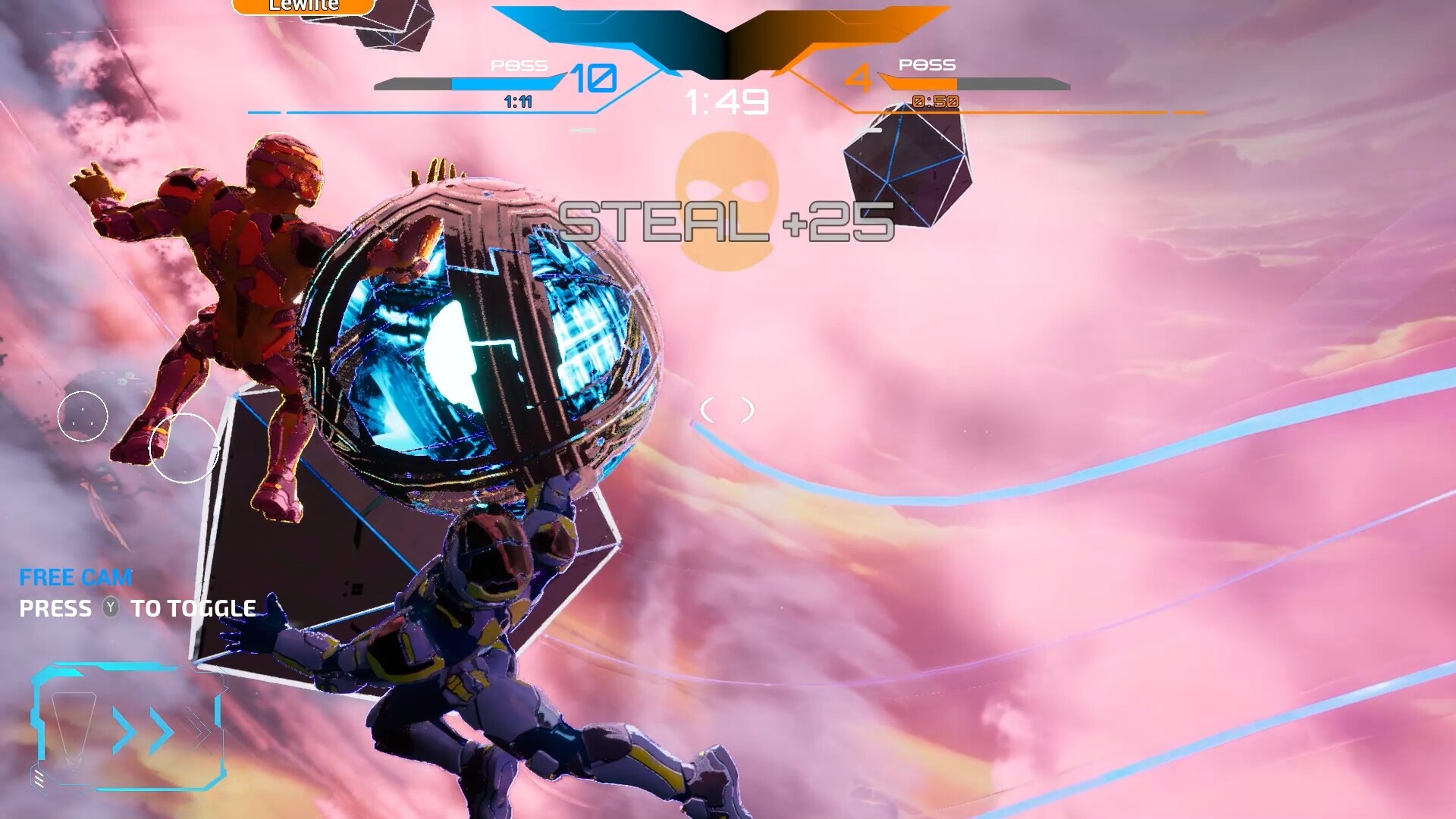Expand the small dotted circle indicator
1456x819 pixels.
(83, 416)
